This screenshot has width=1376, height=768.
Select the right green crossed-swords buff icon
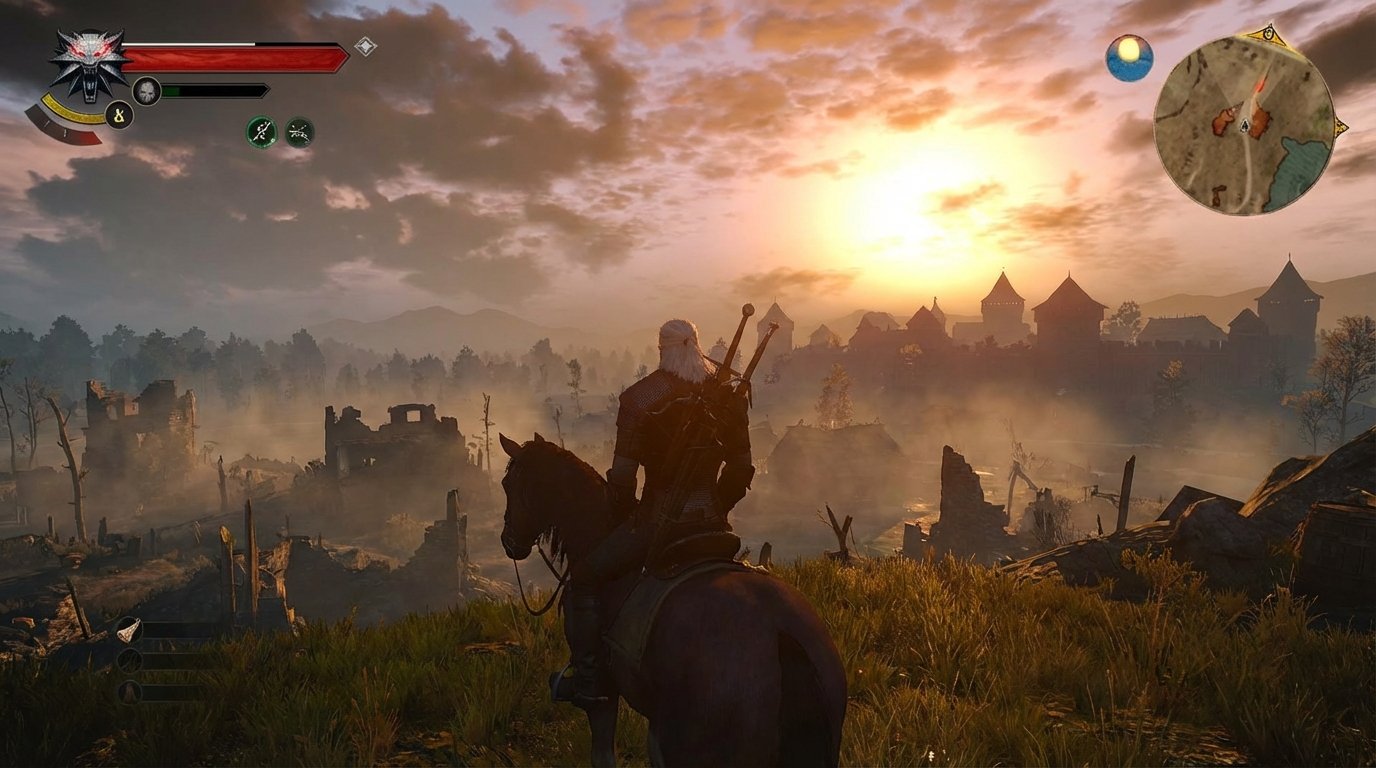pos(301,132)
